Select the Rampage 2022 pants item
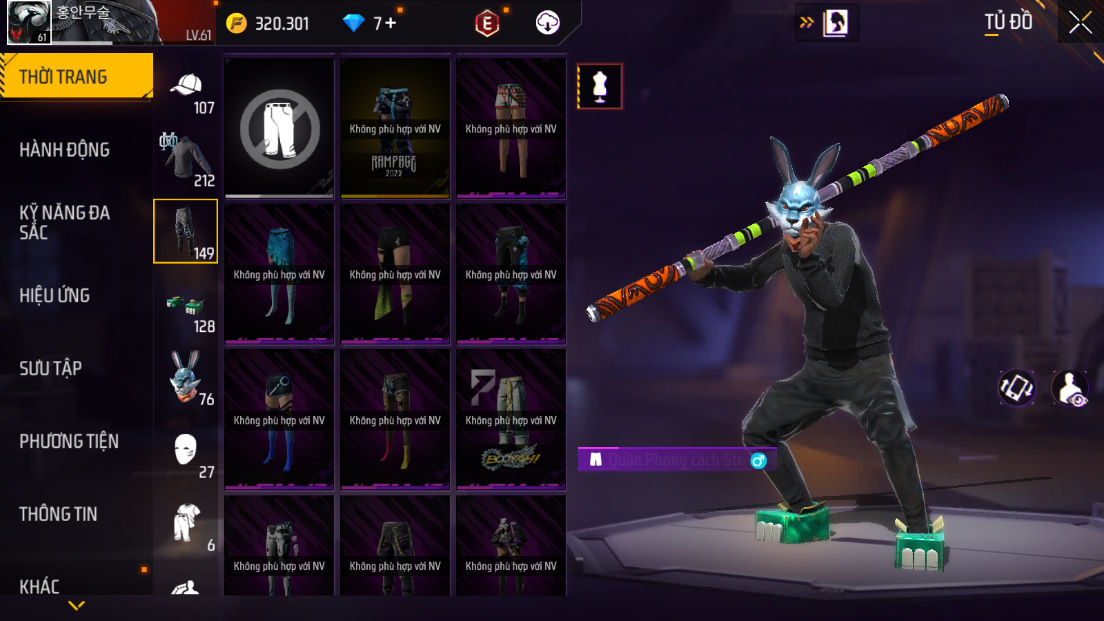Image resolution: width=1104 pixels, height=621 pixels. point(395,127)
